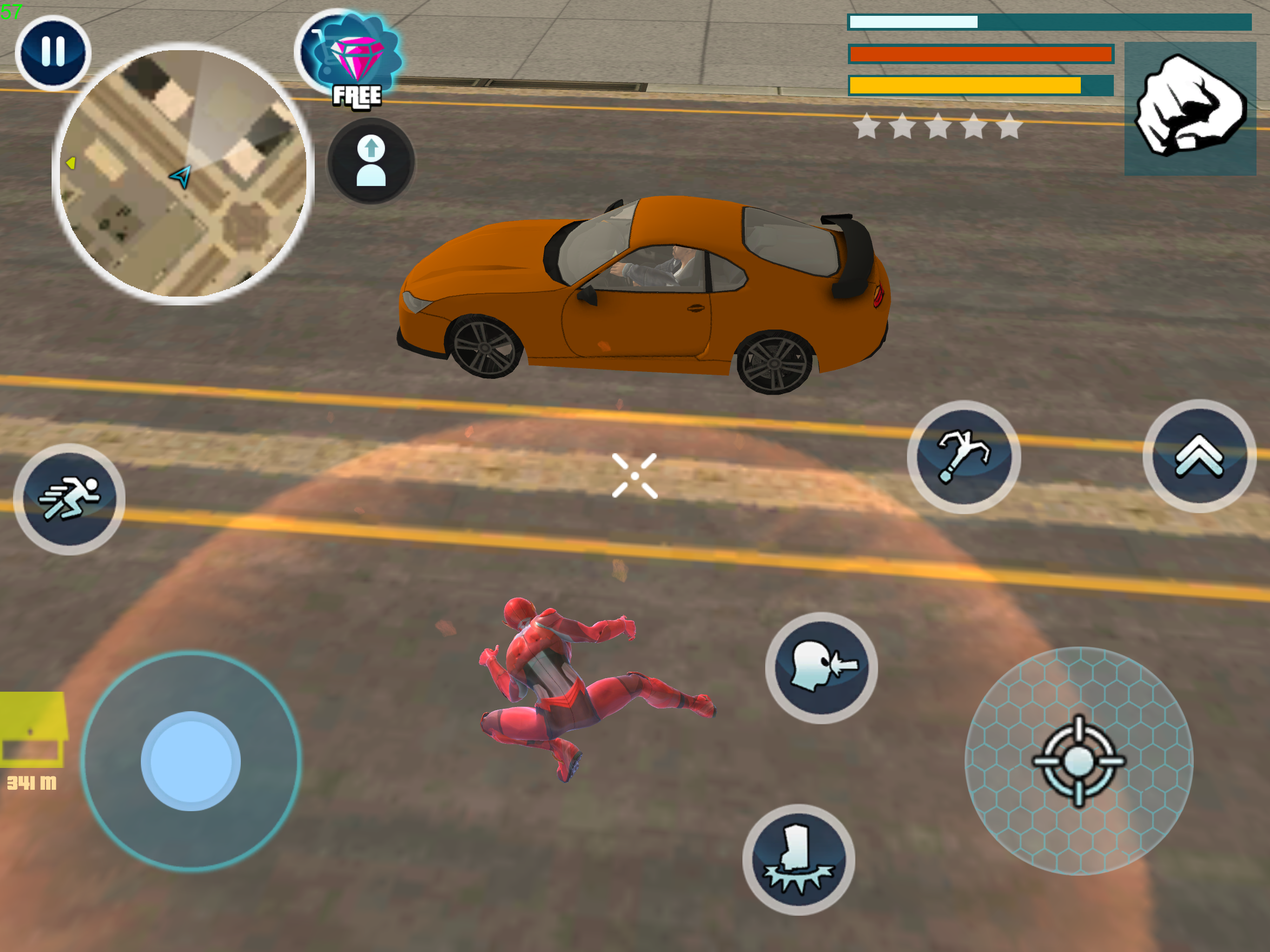Tap the character upgrade icon
Screen dimensions: 1270x952
click(371, 161)
